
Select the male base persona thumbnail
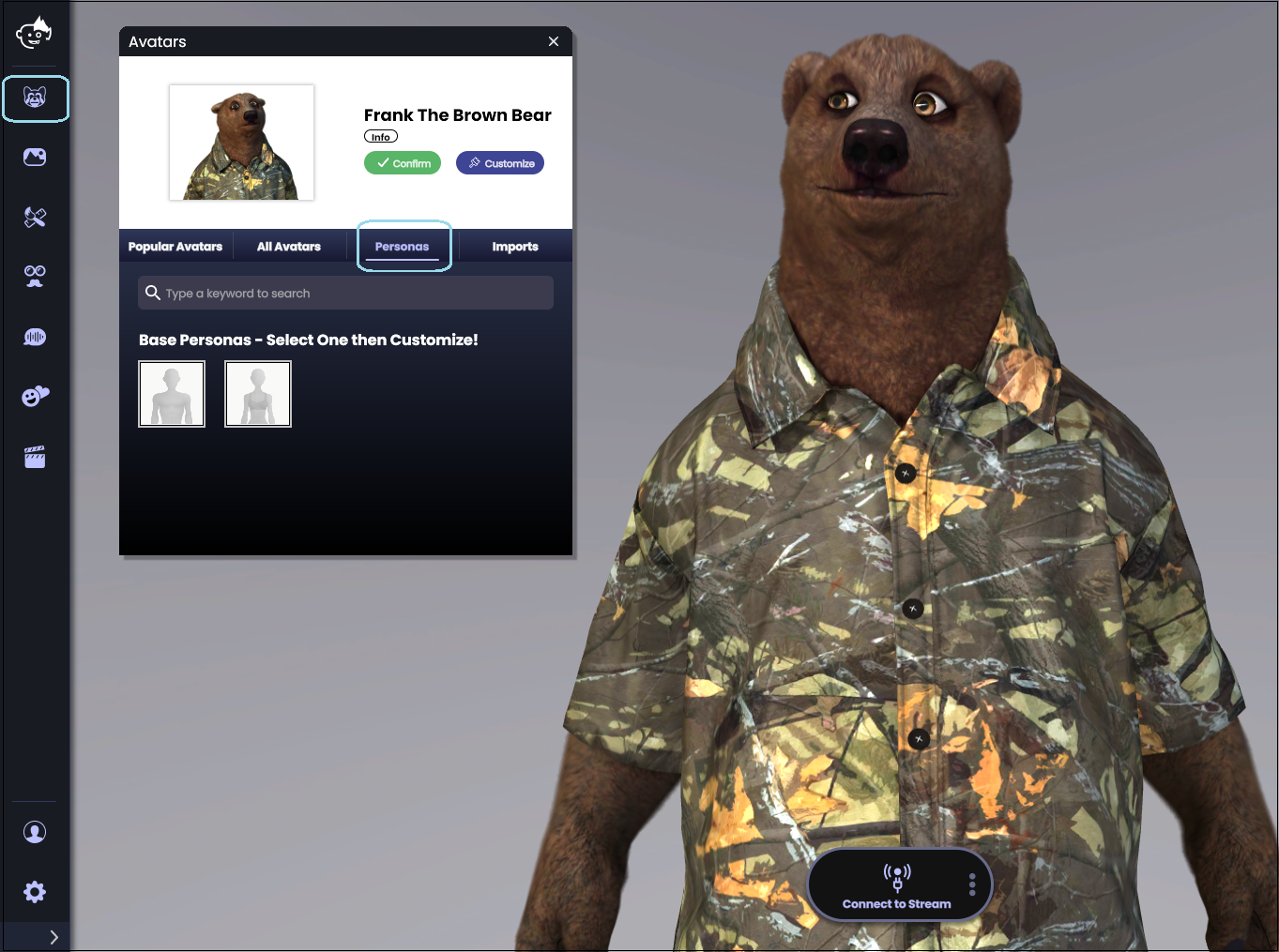coord(172,393)
